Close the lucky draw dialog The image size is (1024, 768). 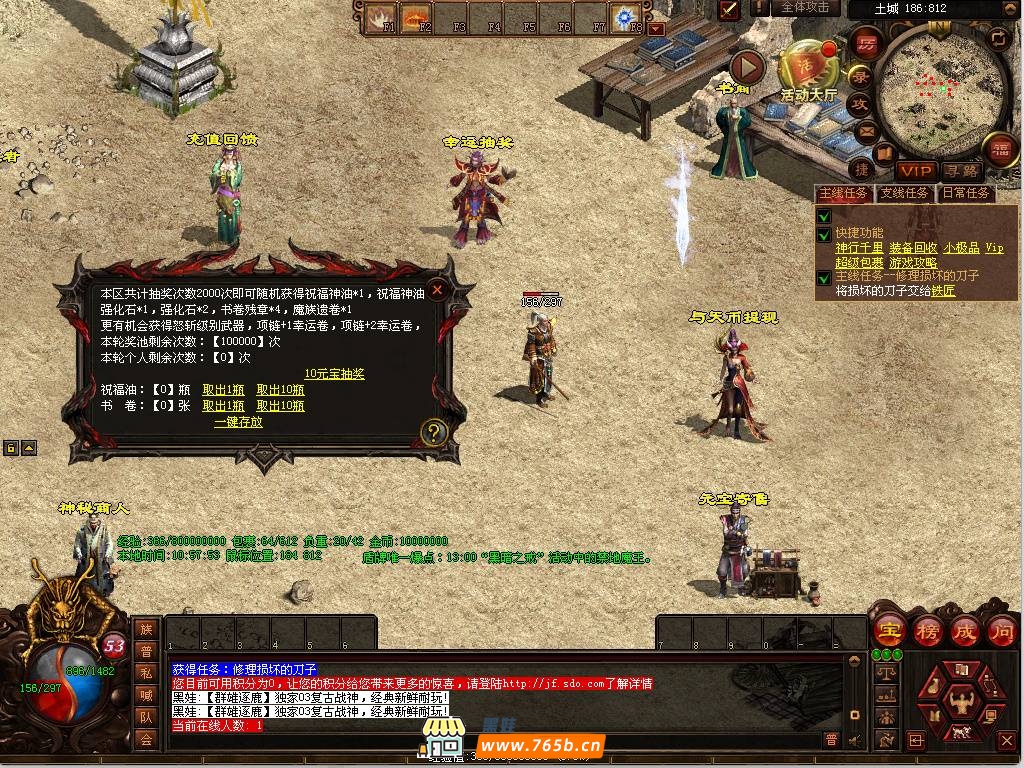click(x=437, y=290)
